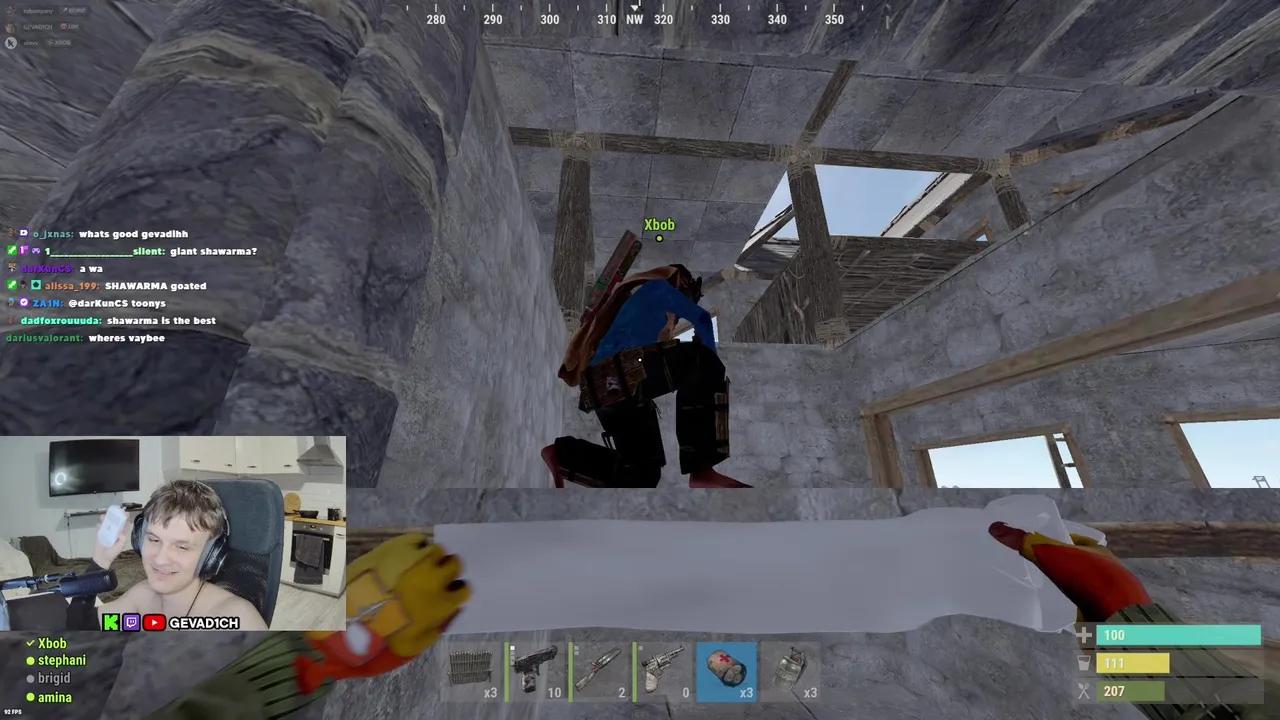Viewport: 1280px width, 720px height.
Task: Click brigid's offline status dot
Action: pos(30,678)
